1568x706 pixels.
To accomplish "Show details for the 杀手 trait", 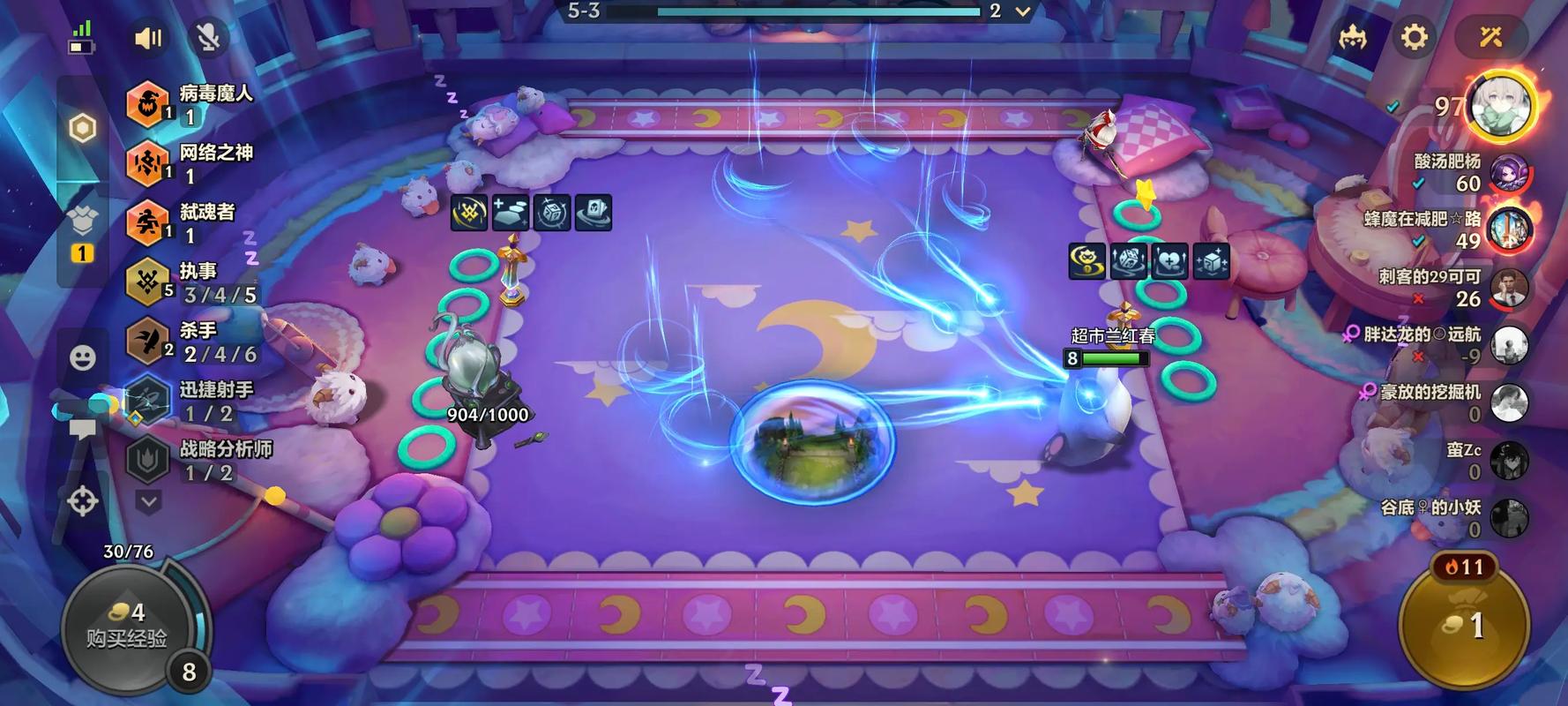I will coord(194,342).
